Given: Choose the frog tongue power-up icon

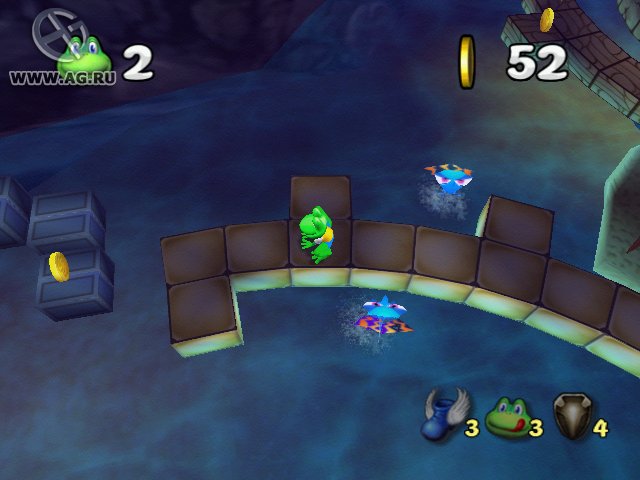Looking at the screenshot, I should (x=506, y=417).
